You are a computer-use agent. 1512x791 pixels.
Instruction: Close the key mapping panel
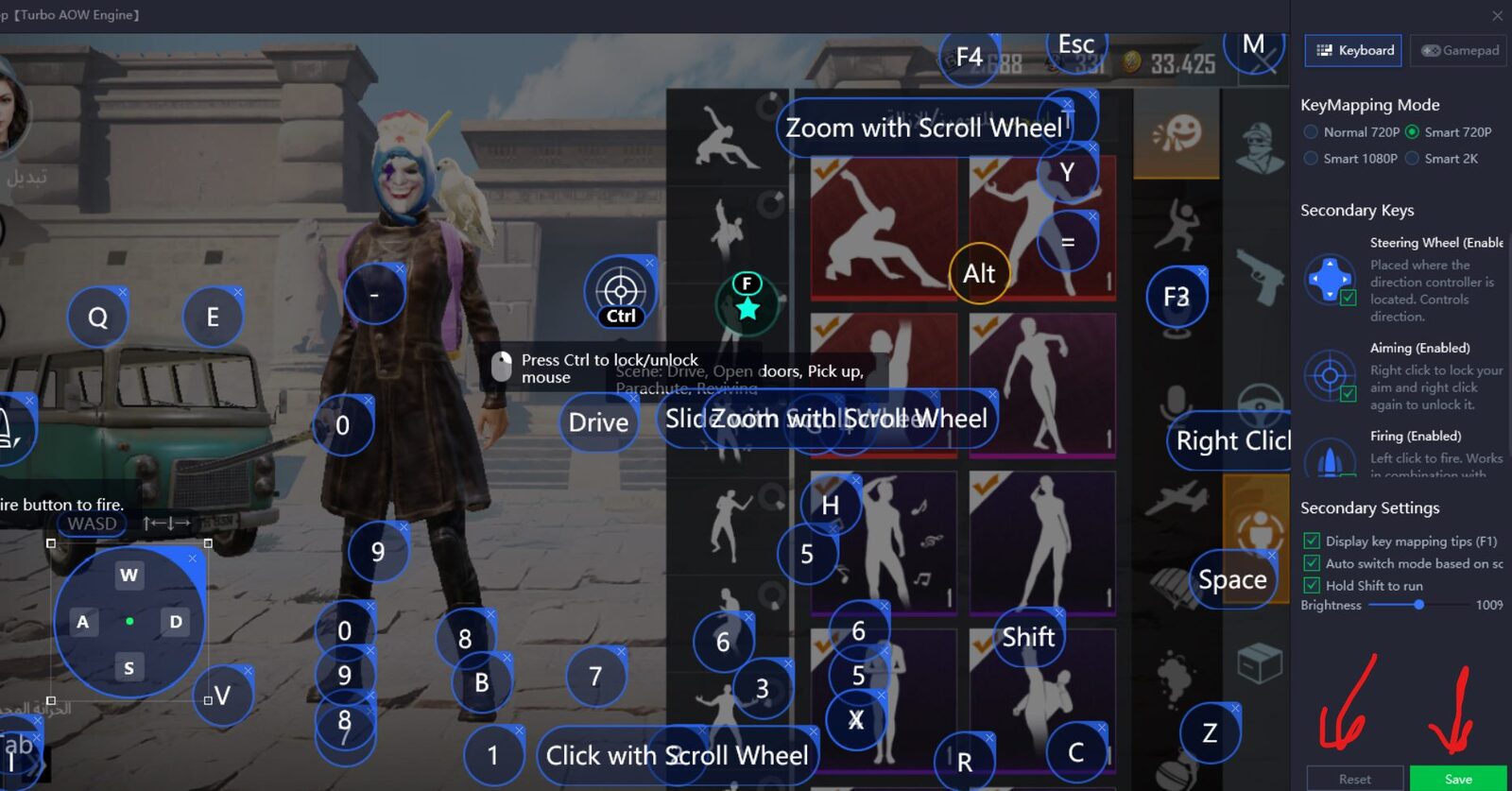1497,15
